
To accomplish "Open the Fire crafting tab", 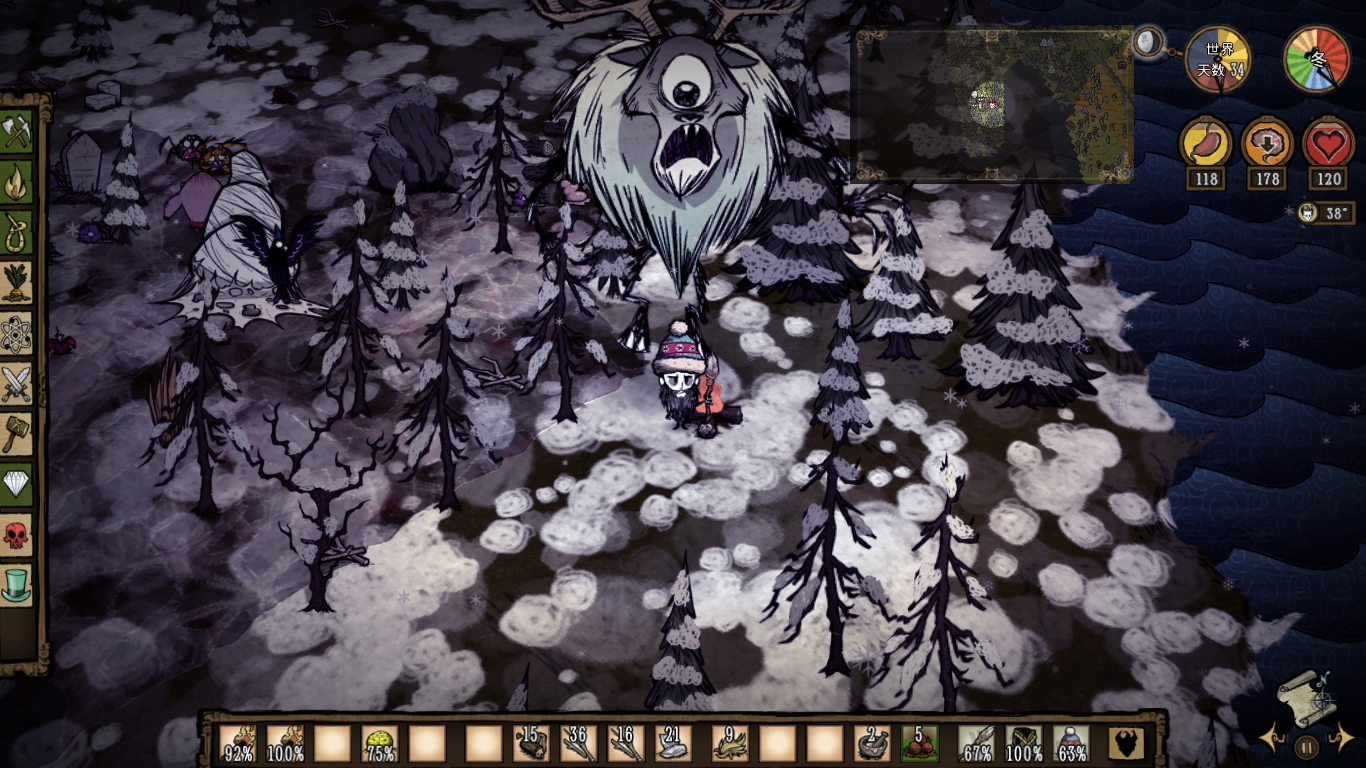I will [x=17, y=183].
